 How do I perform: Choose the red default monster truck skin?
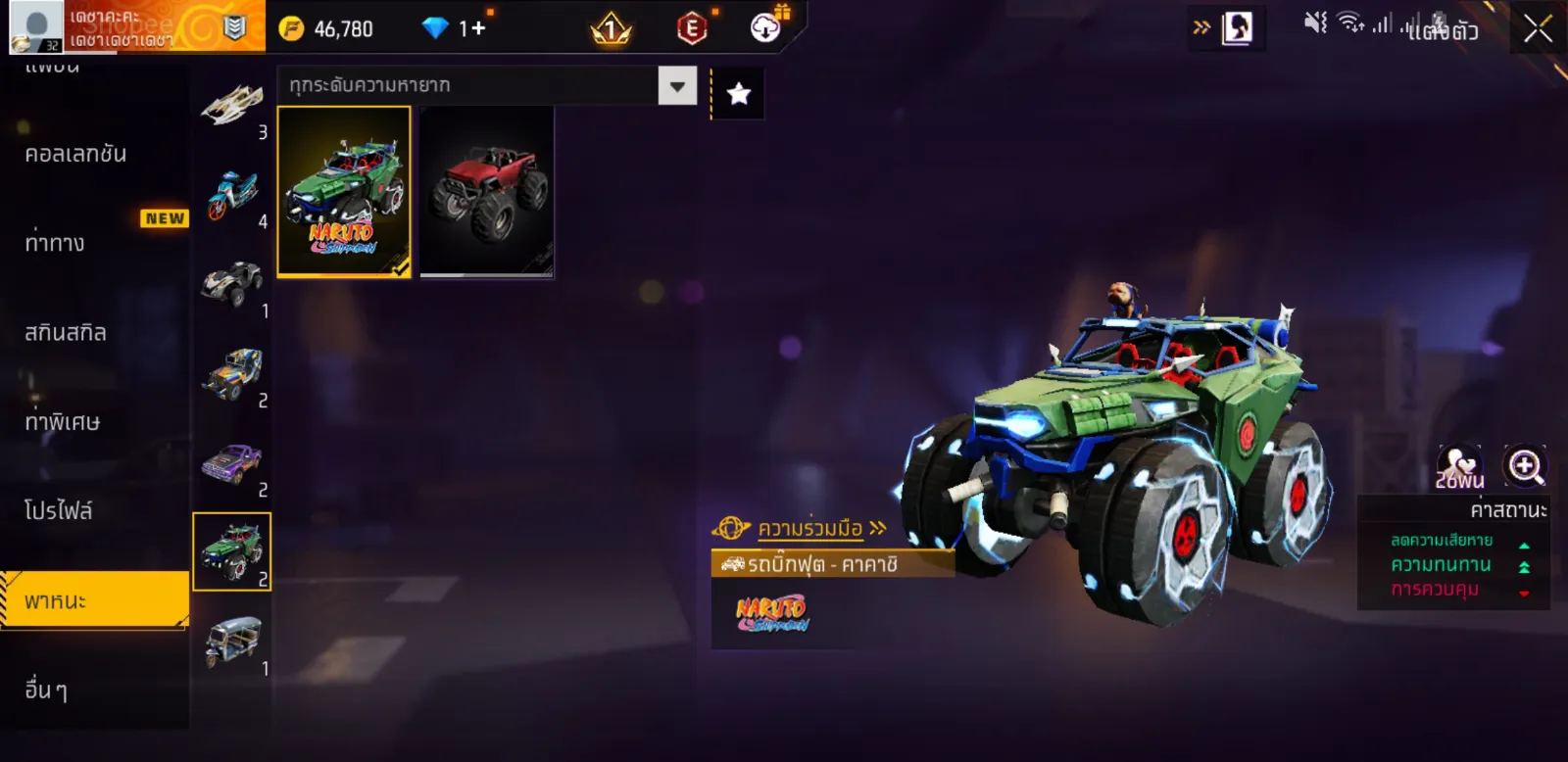click(487, 192)
